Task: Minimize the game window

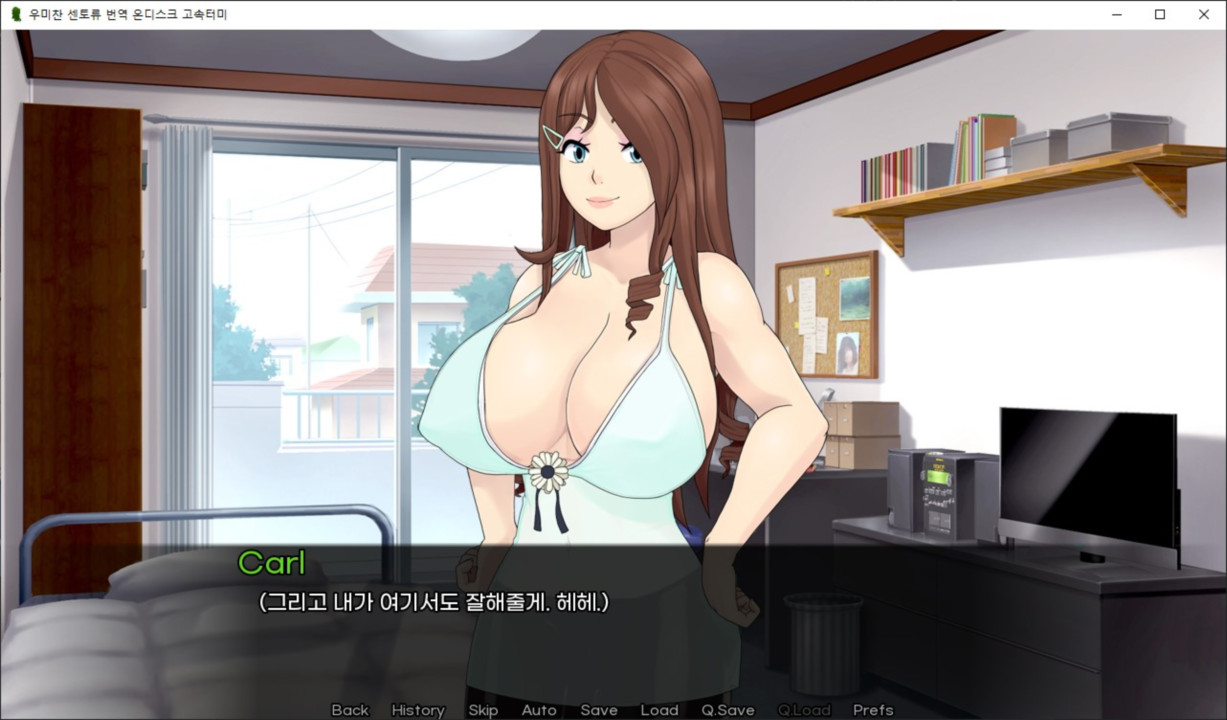Action: coord(1116,15)
